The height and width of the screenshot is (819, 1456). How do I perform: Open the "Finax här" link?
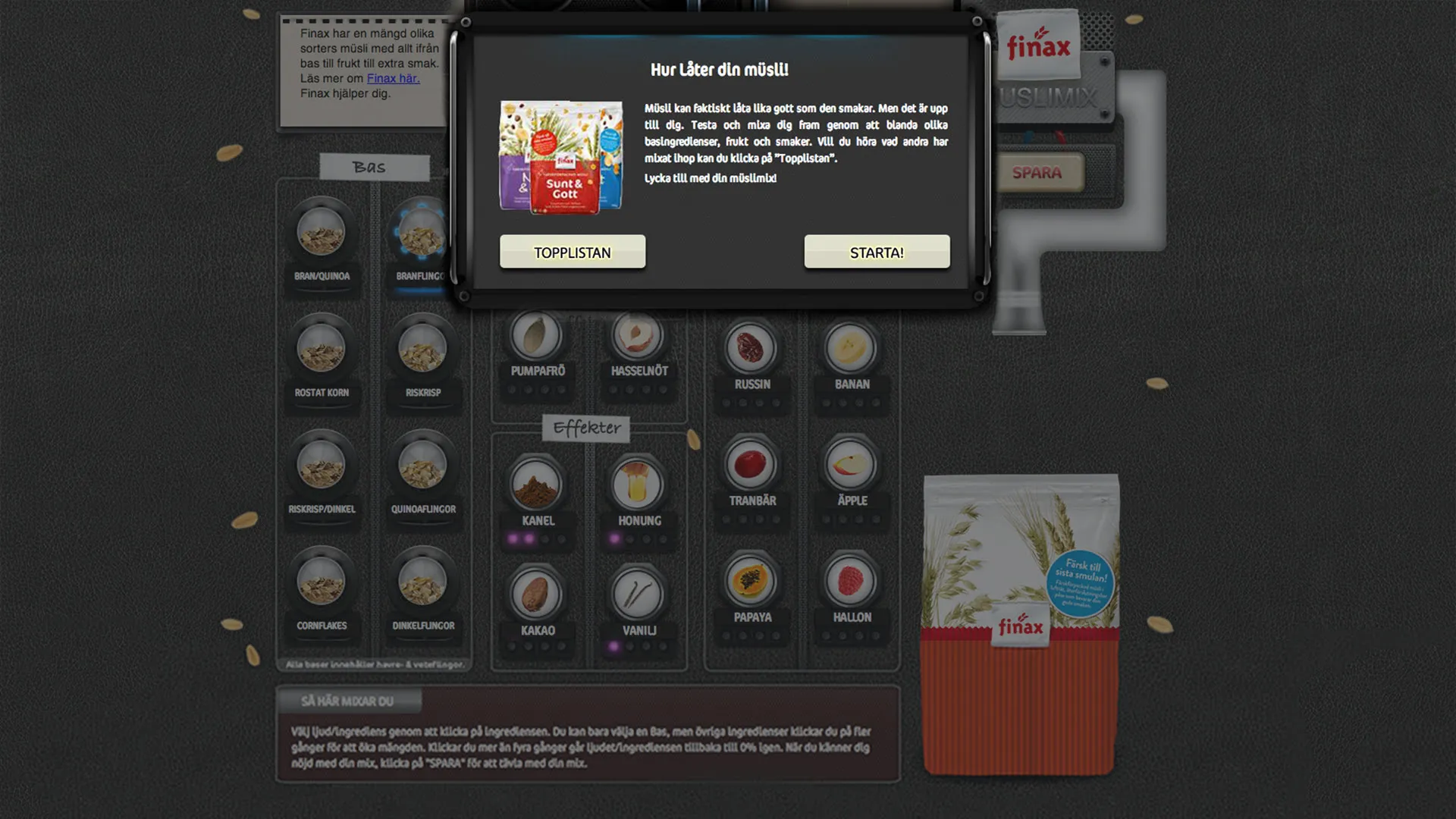(x=394, y=78)
